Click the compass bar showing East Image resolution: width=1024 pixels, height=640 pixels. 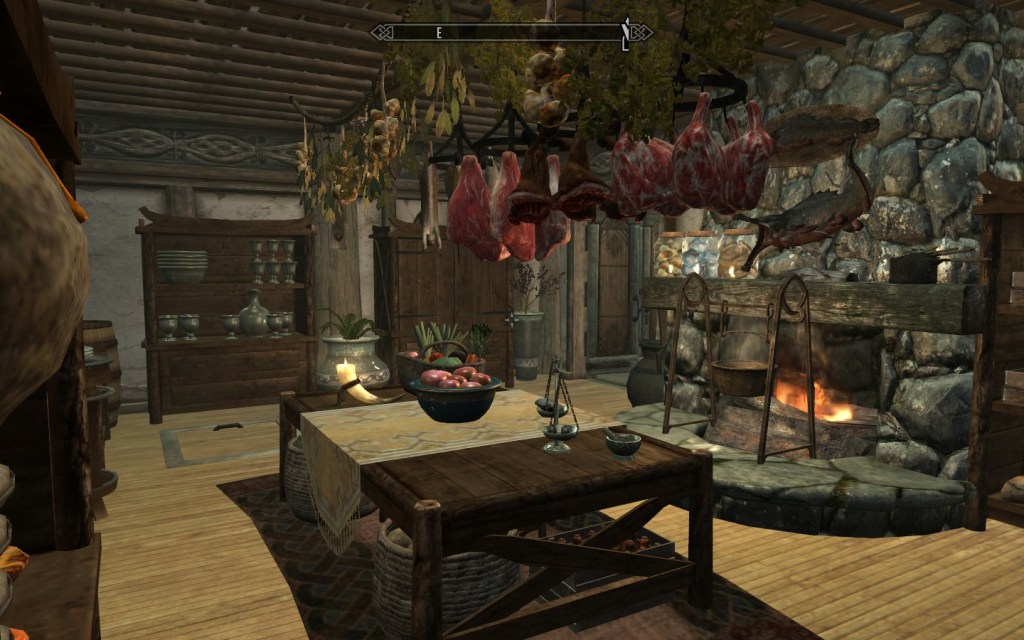coord(510,32)
